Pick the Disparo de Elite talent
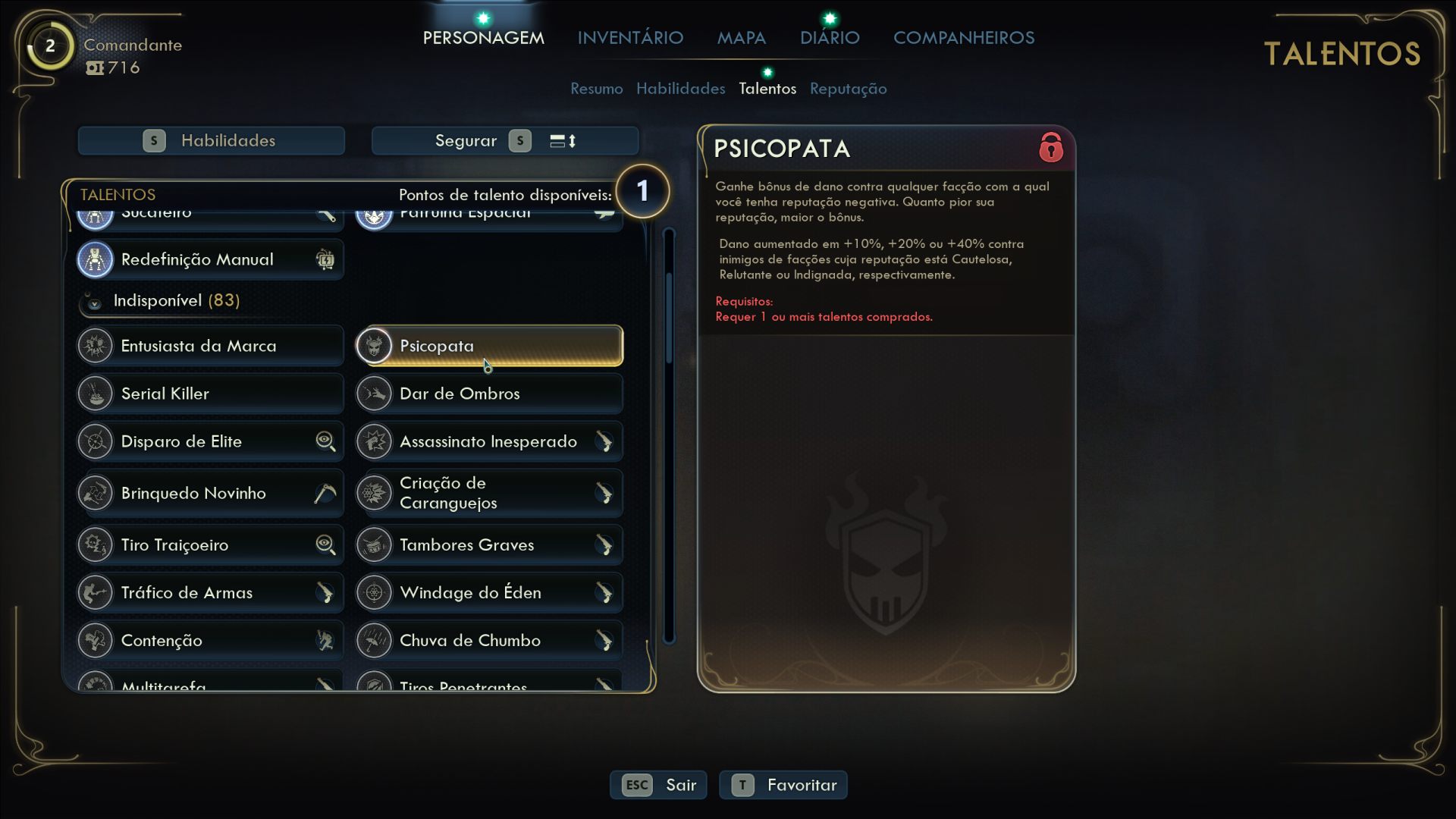 (x=210, y=441)
